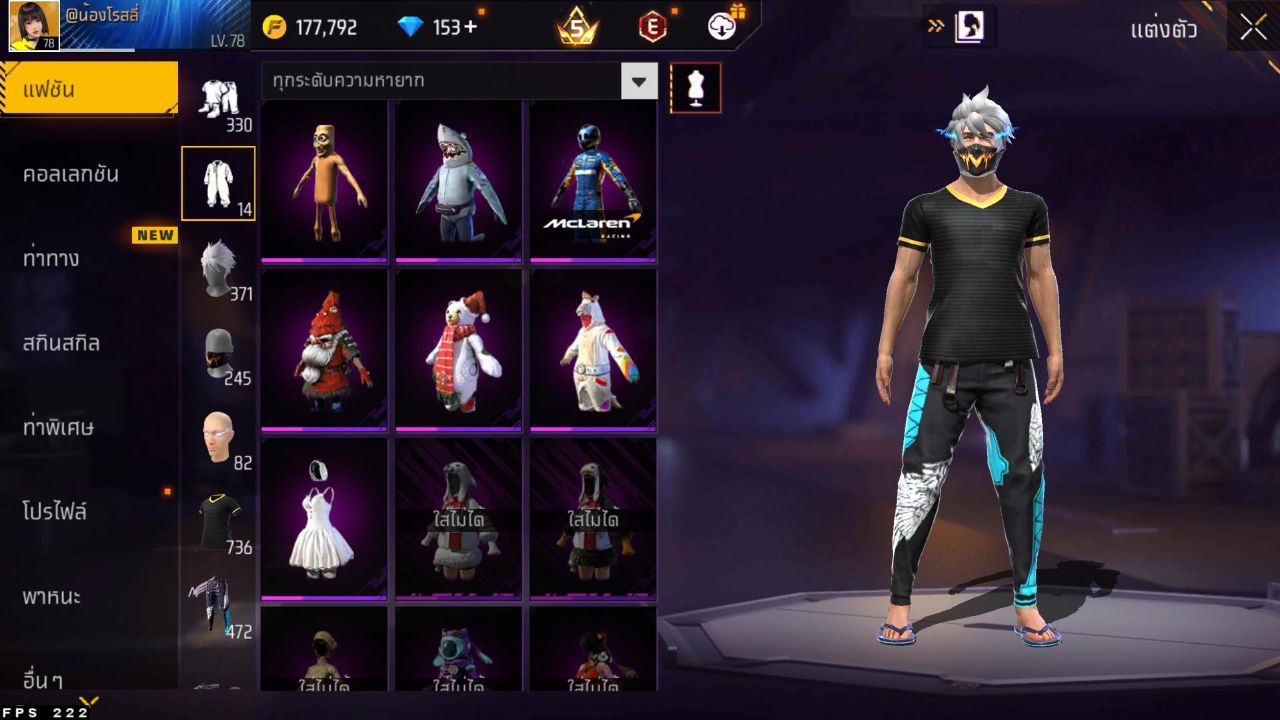The width and height of the screenshot is (1280, 720).
Task: Click the selected white suit category to deselect
Action: 218,183
